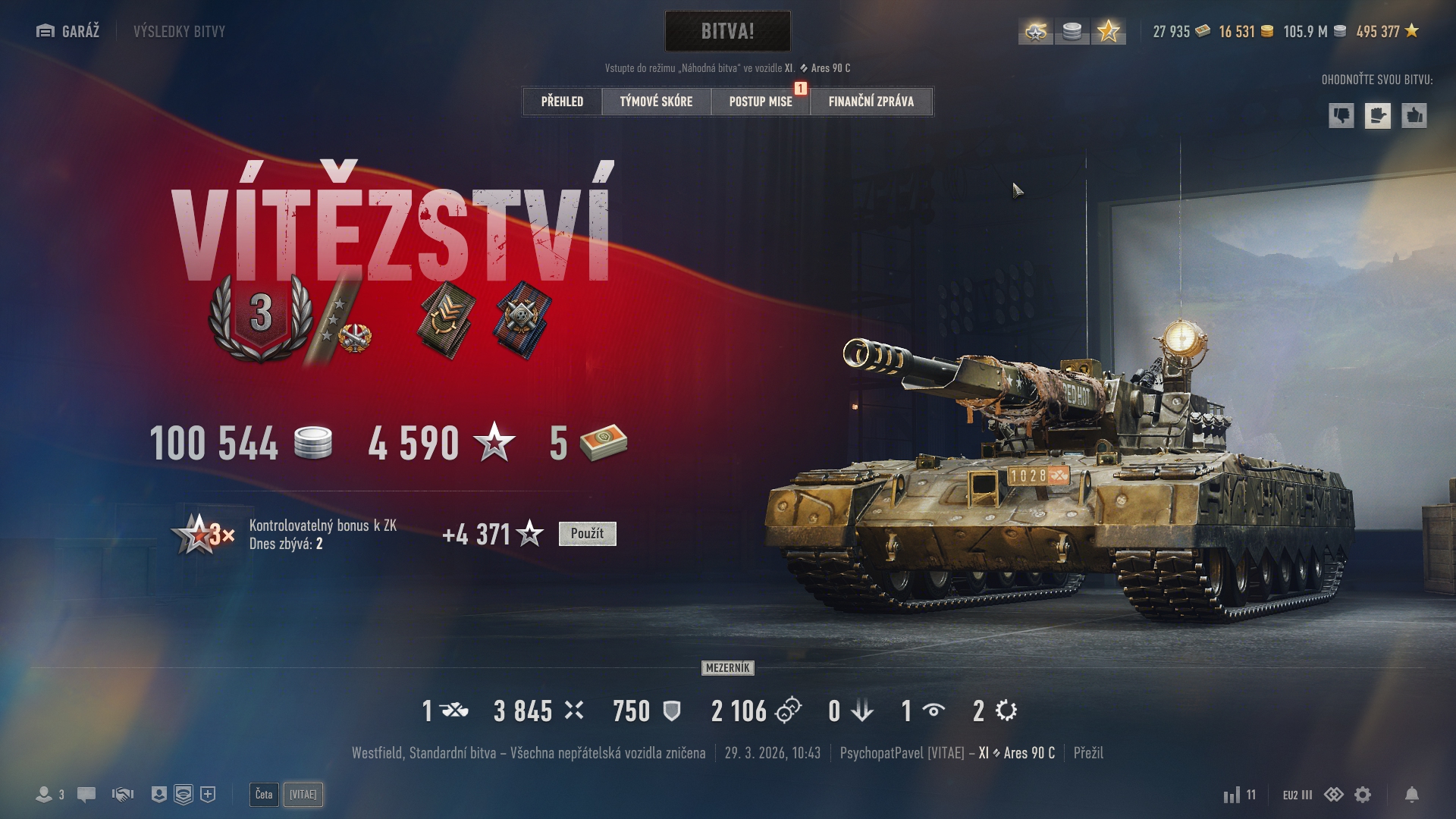Open the chat speech bubble icon

pos(86,795)
